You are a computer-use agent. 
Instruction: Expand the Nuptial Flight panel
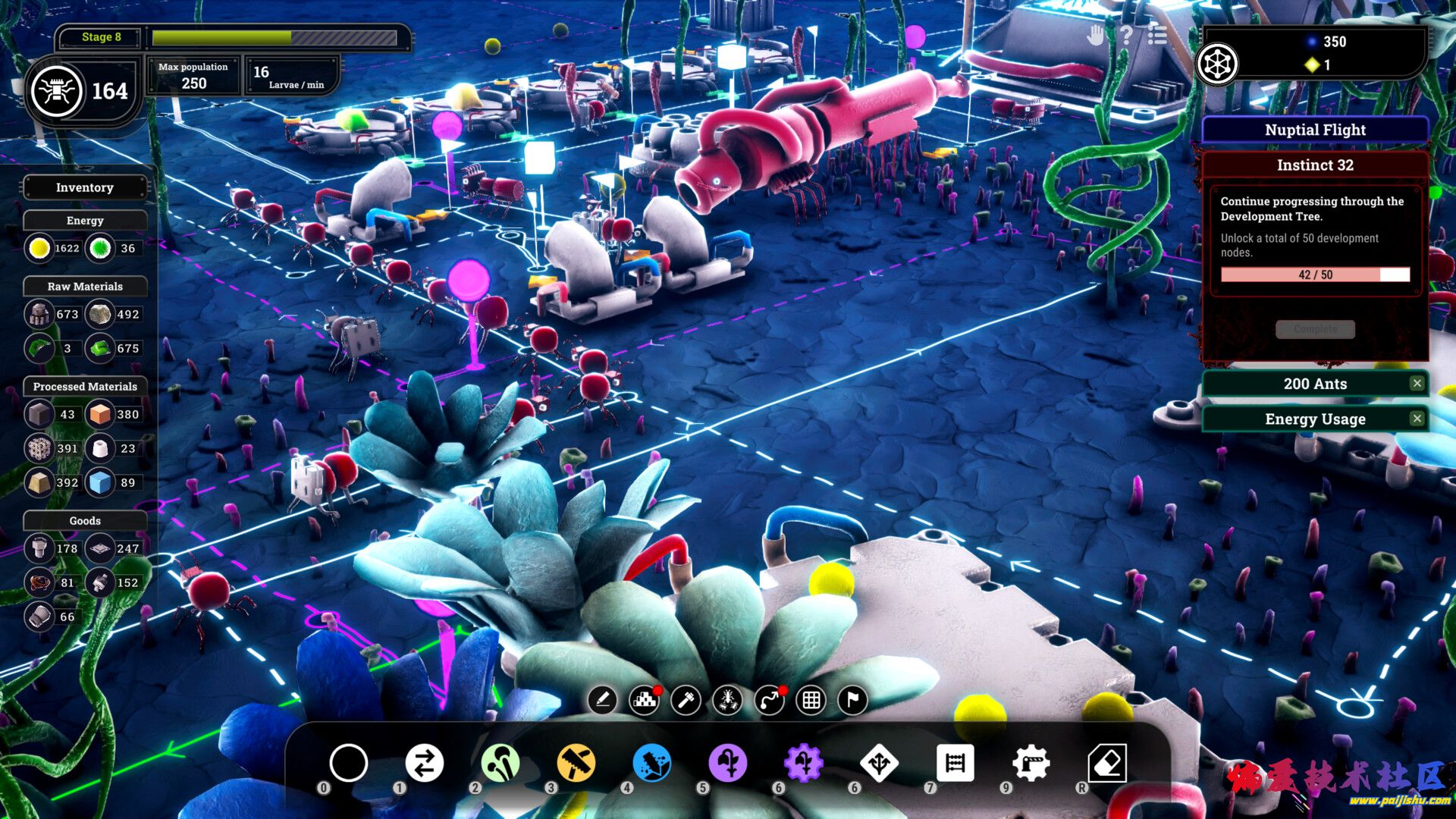tap(1315, 130)
